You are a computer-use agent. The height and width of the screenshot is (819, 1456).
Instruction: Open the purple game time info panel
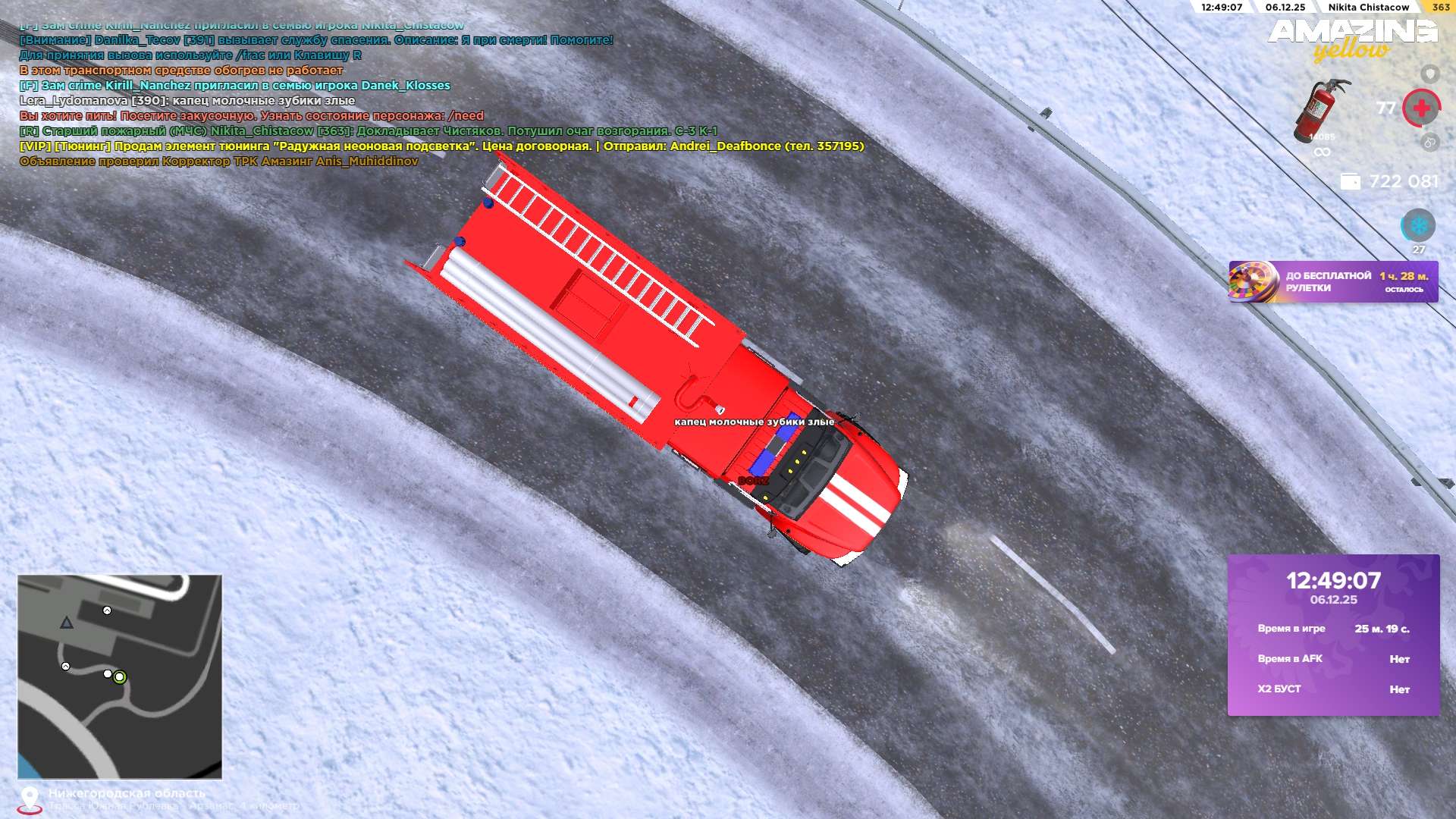(1333, 635)
